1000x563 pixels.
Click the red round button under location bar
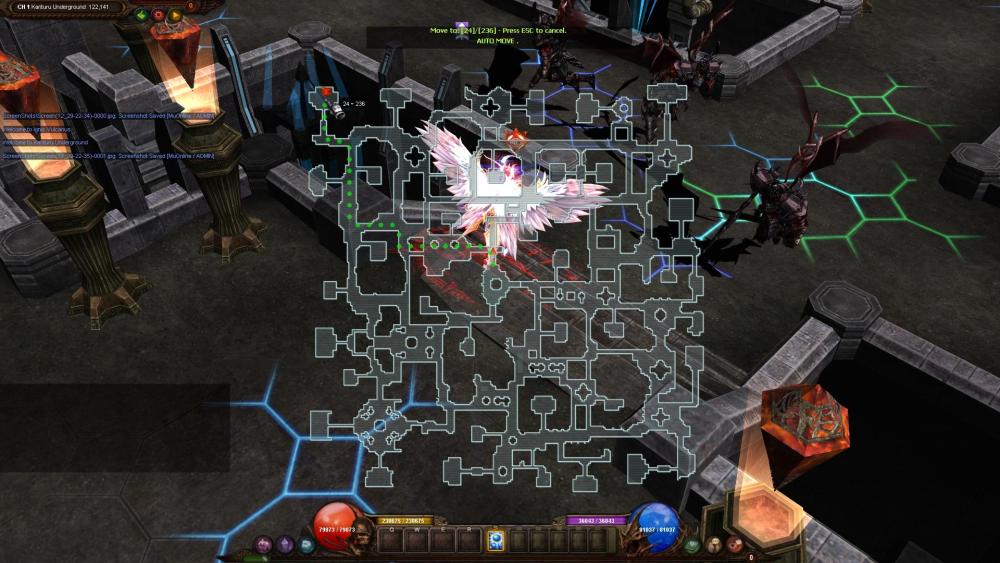click(158, 16)
